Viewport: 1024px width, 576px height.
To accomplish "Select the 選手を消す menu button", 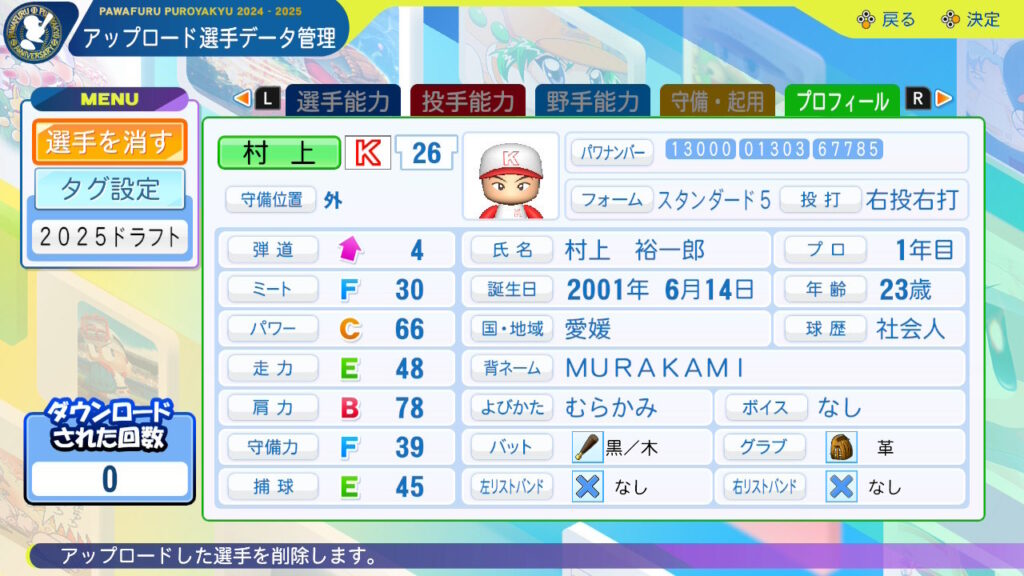I will coord(109,142).
